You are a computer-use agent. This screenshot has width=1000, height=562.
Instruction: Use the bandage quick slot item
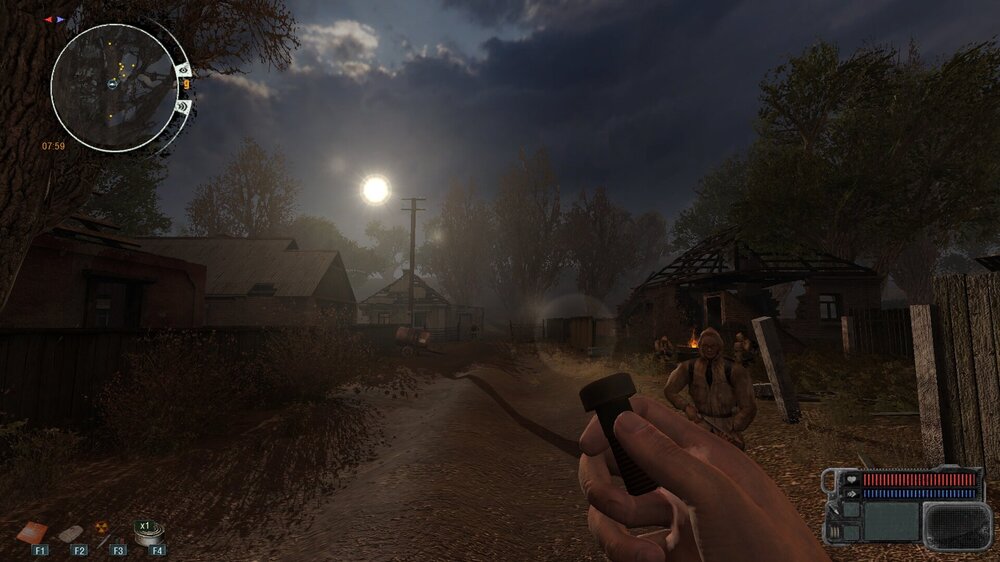coord(72,533)
